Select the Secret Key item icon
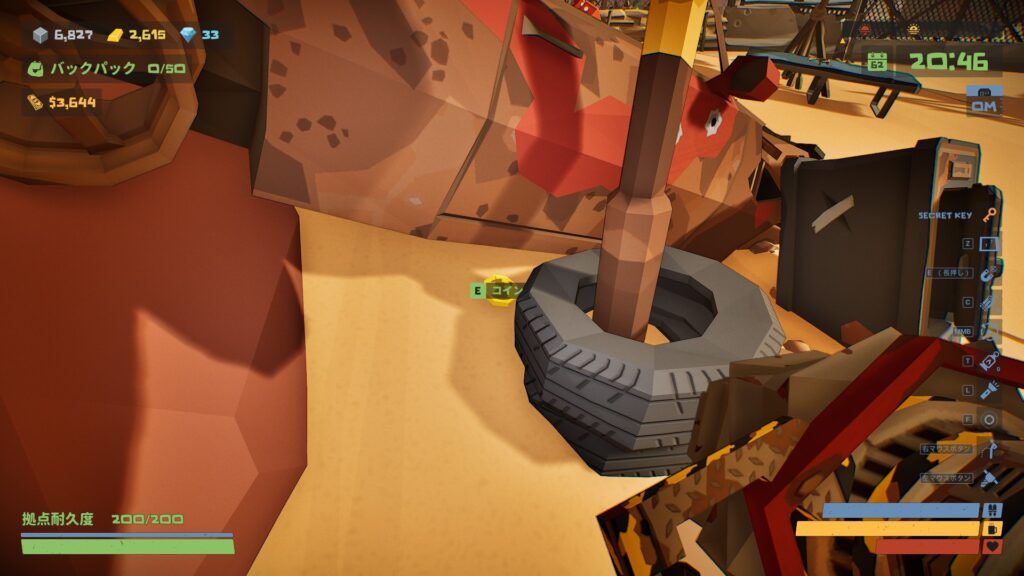 [989, 214]
